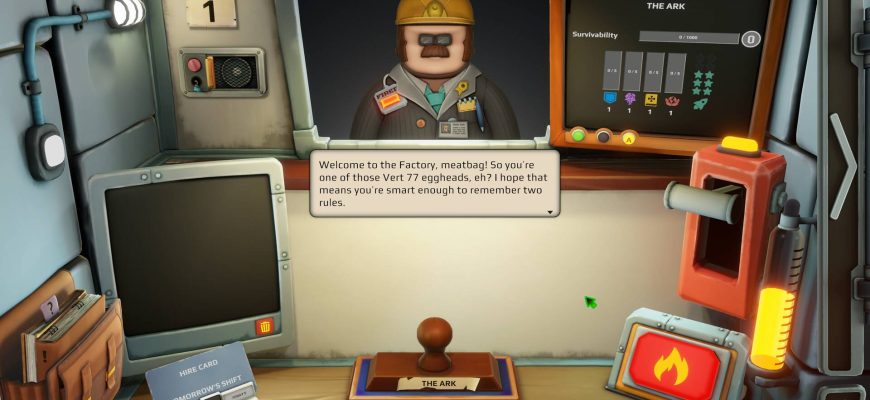Viewport: 870px width, 400px height.
Task: Select the blue shield resource icon
Action: 609,97
